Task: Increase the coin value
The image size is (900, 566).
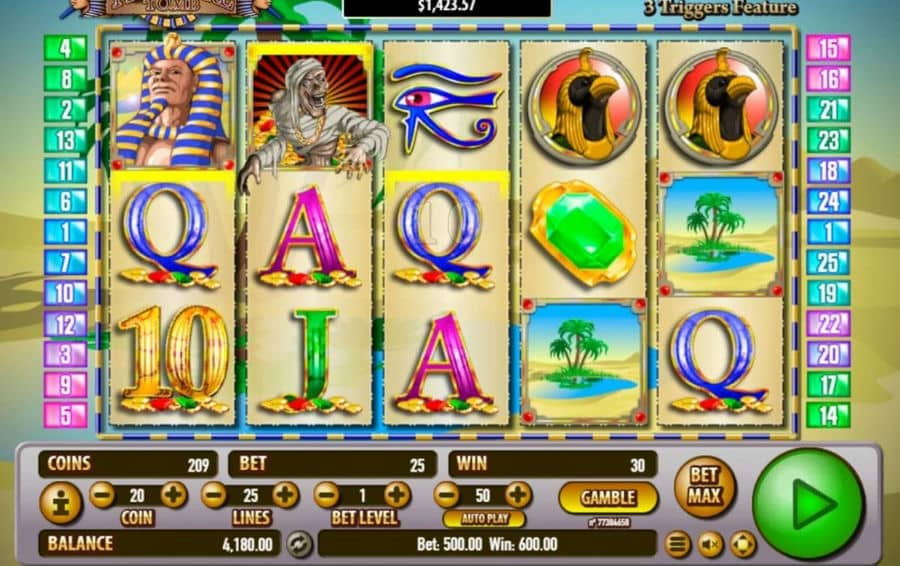Action: click(173, 494)
